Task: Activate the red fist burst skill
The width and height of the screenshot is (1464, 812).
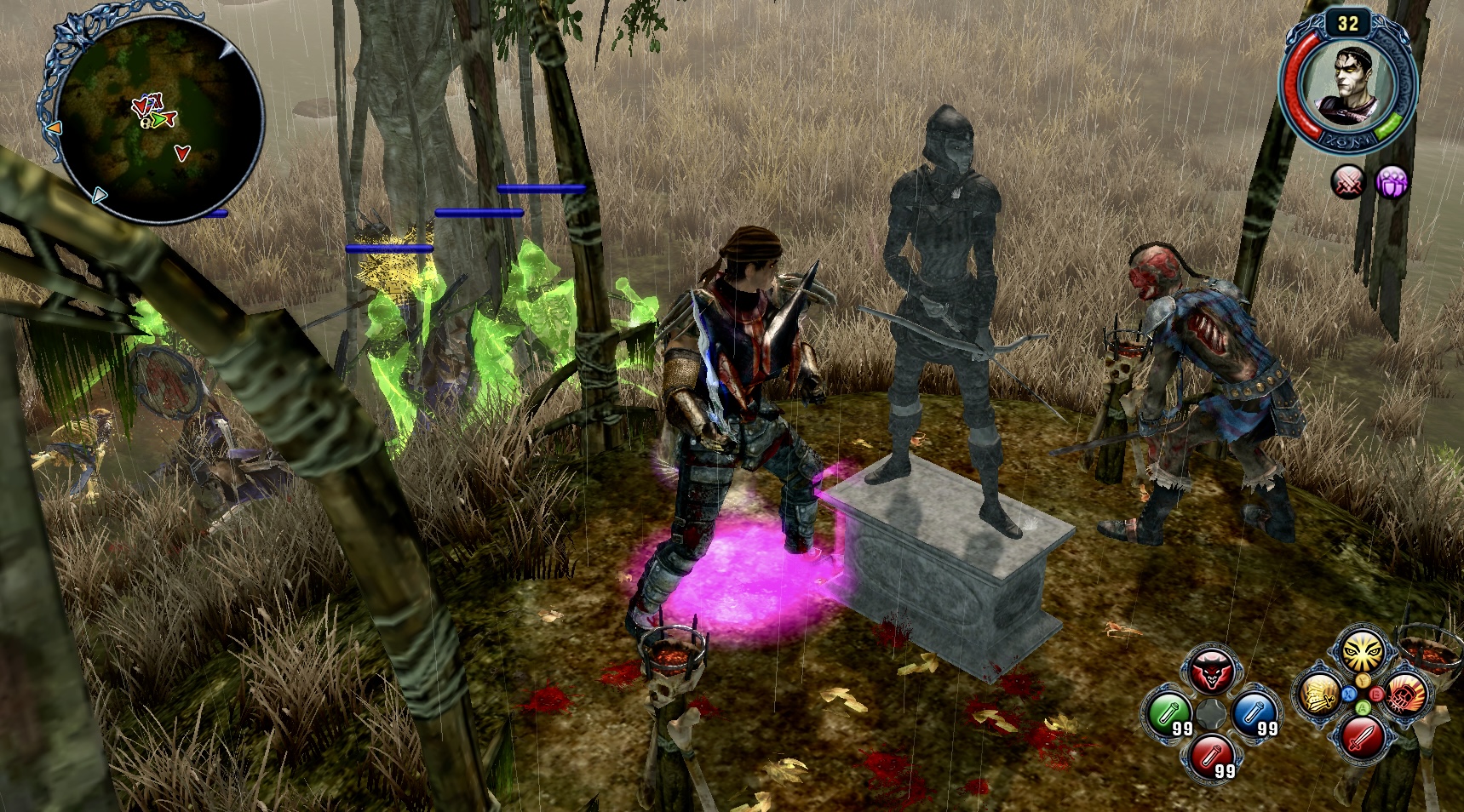Action: tap(1405, 695)
